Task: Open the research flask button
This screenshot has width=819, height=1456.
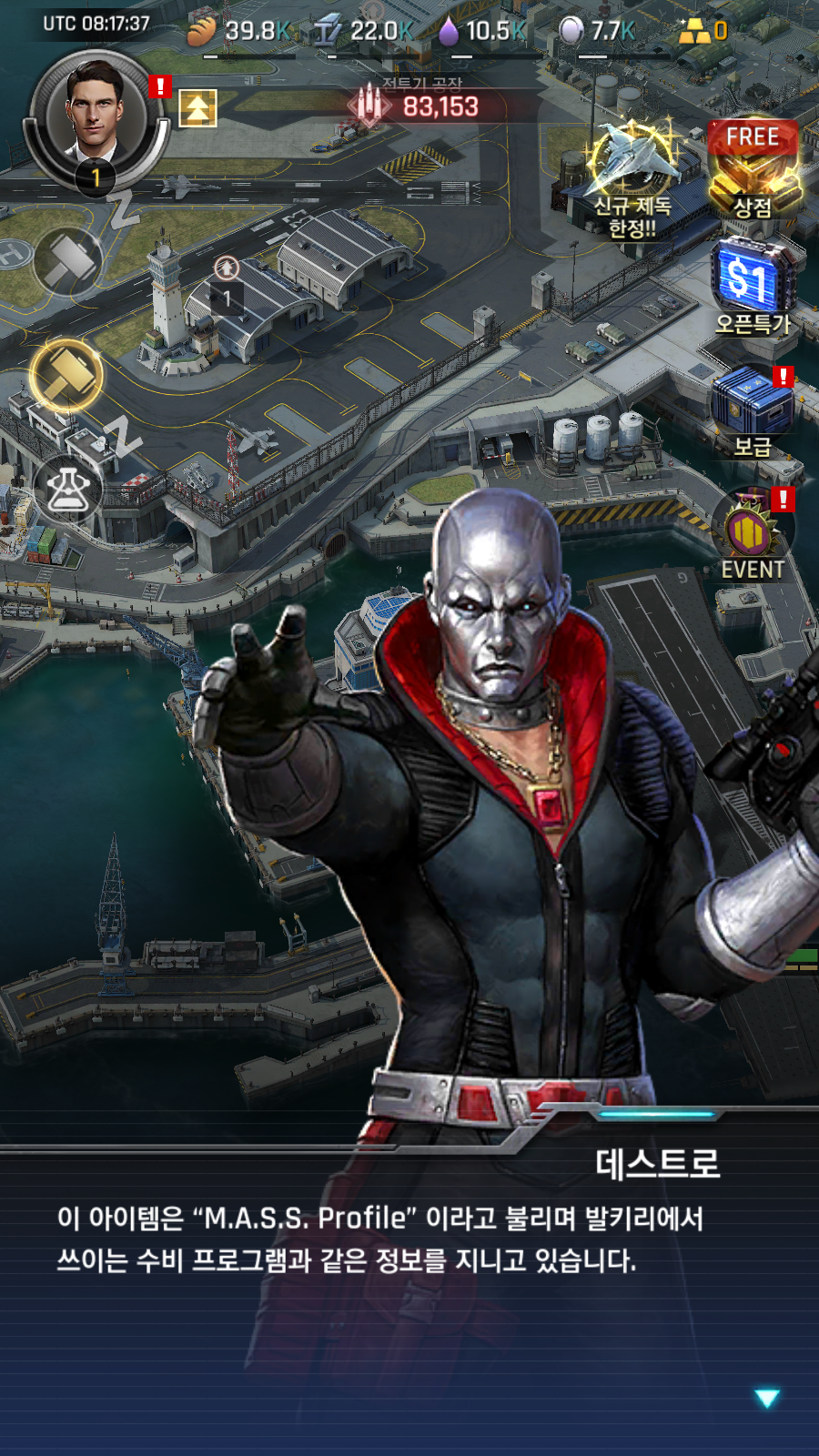Action: click(x=68, y=490)
